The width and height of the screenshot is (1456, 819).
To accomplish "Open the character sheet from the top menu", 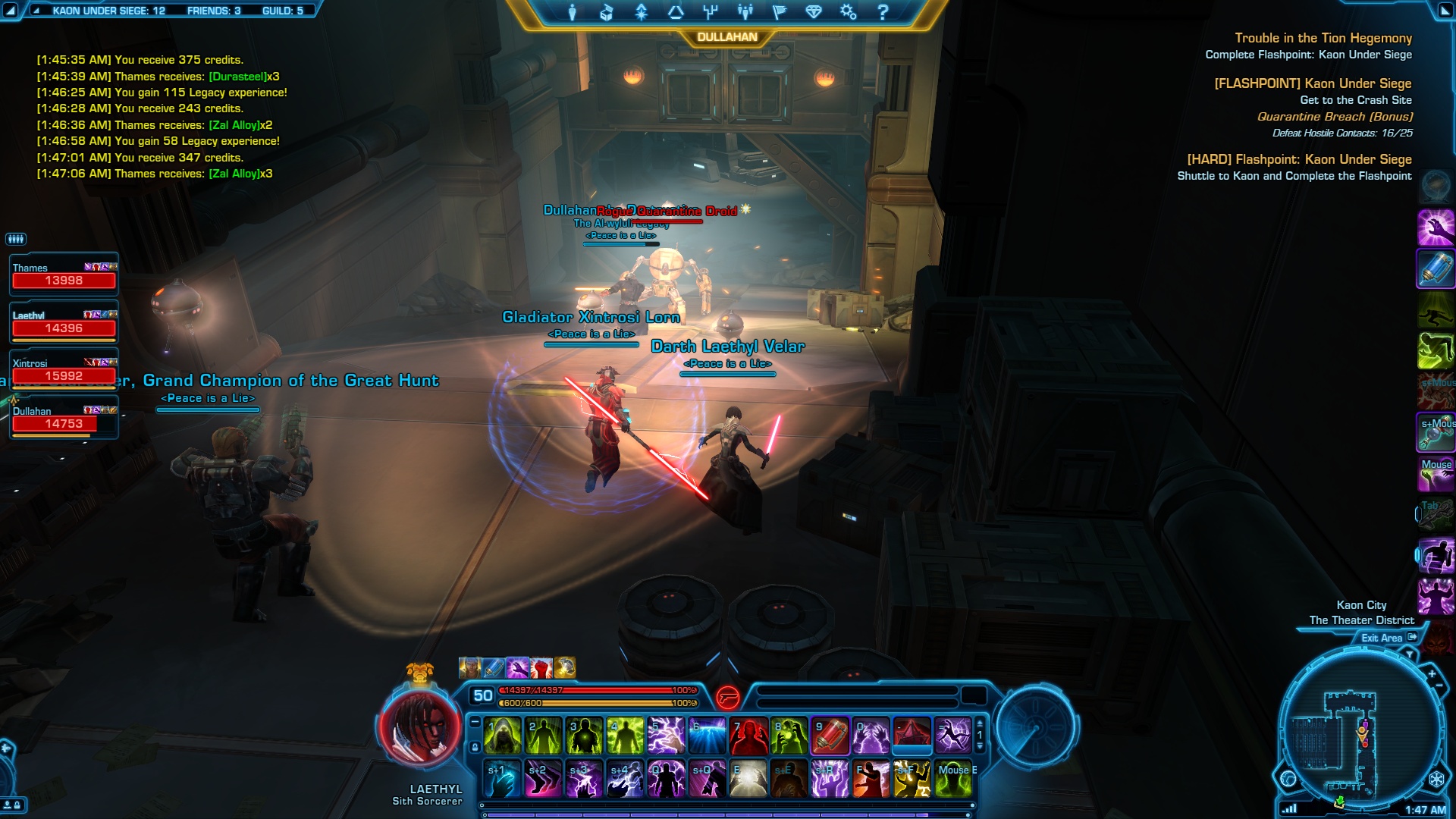I will (x=572, y=12).
